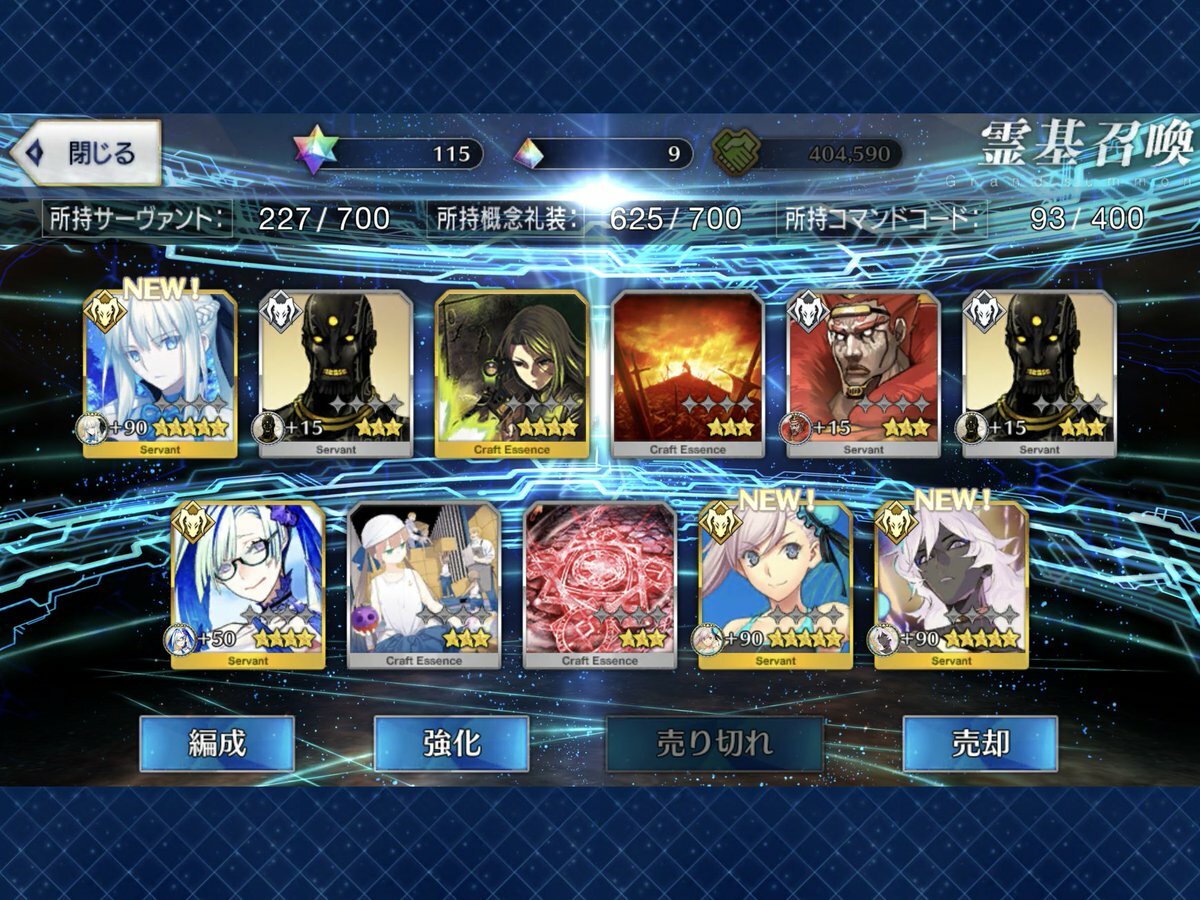Choose the 売却 sell button

coord(979,743)
